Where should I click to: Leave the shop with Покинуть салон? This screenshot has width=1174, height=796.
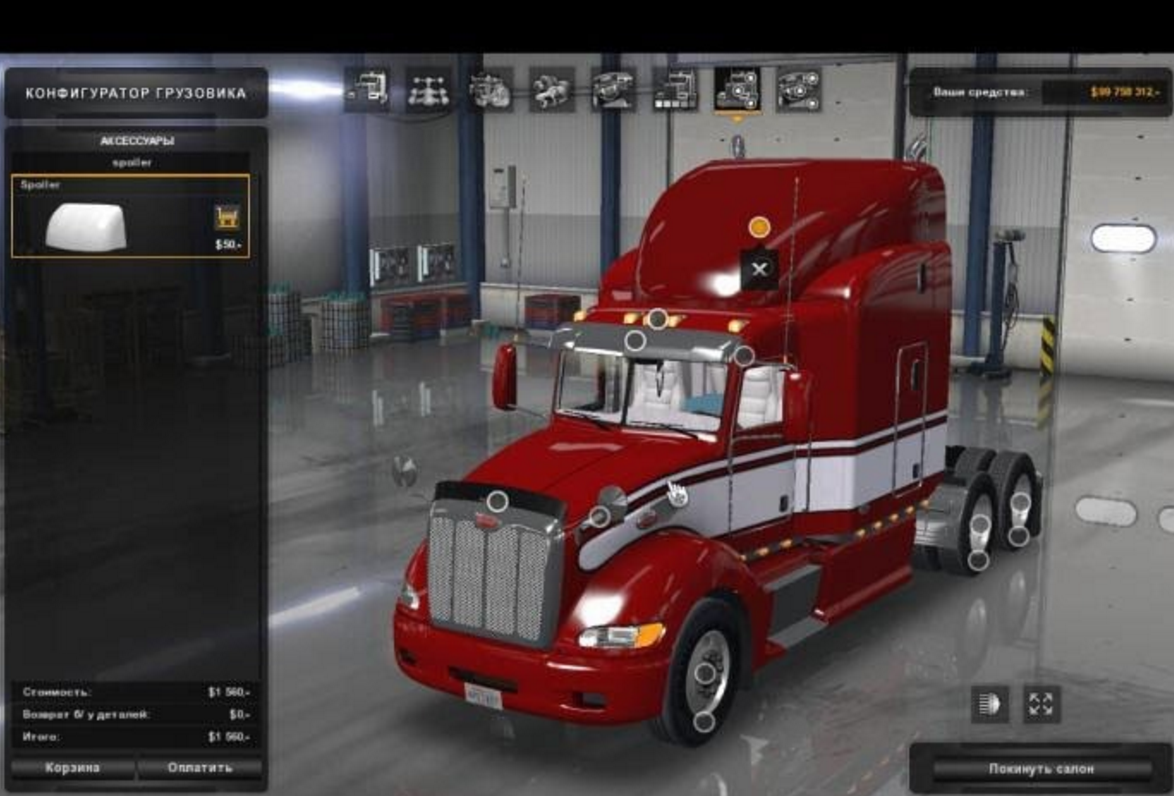pos(1041,769)
